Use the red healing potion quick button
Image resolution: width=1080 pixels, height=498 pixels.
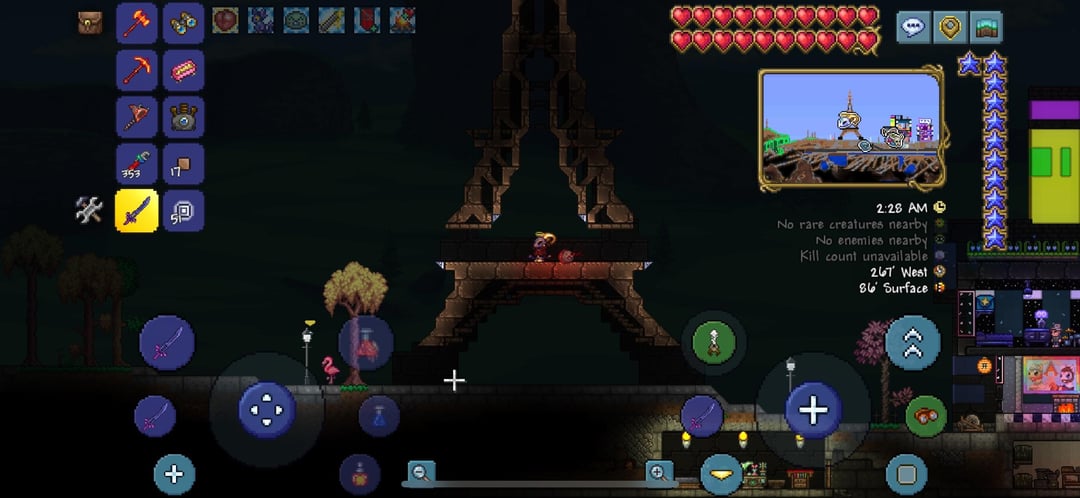coord(365,343)
